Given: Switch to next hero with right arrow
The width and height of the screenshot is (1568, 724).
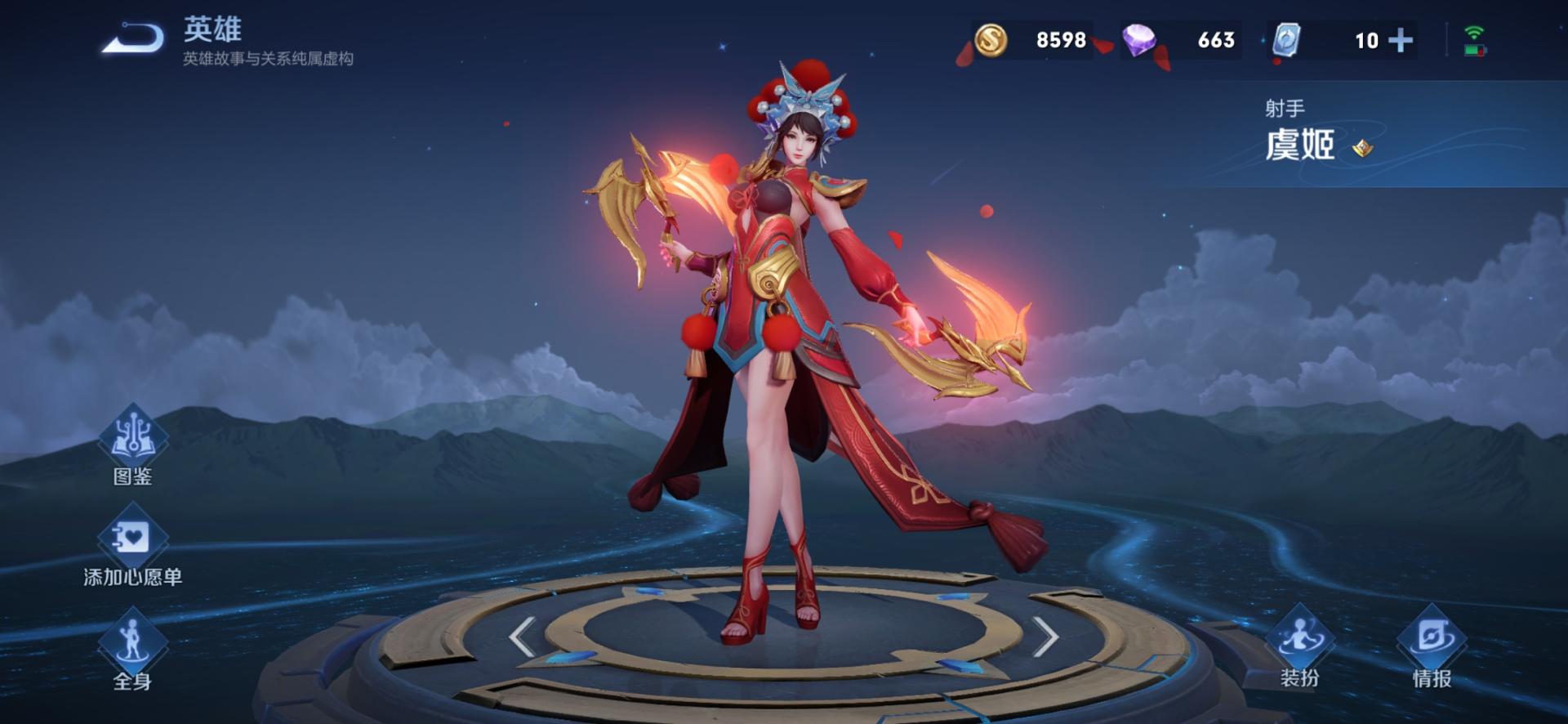Looking at the screenshot, I should click(x=1045, y=637).
